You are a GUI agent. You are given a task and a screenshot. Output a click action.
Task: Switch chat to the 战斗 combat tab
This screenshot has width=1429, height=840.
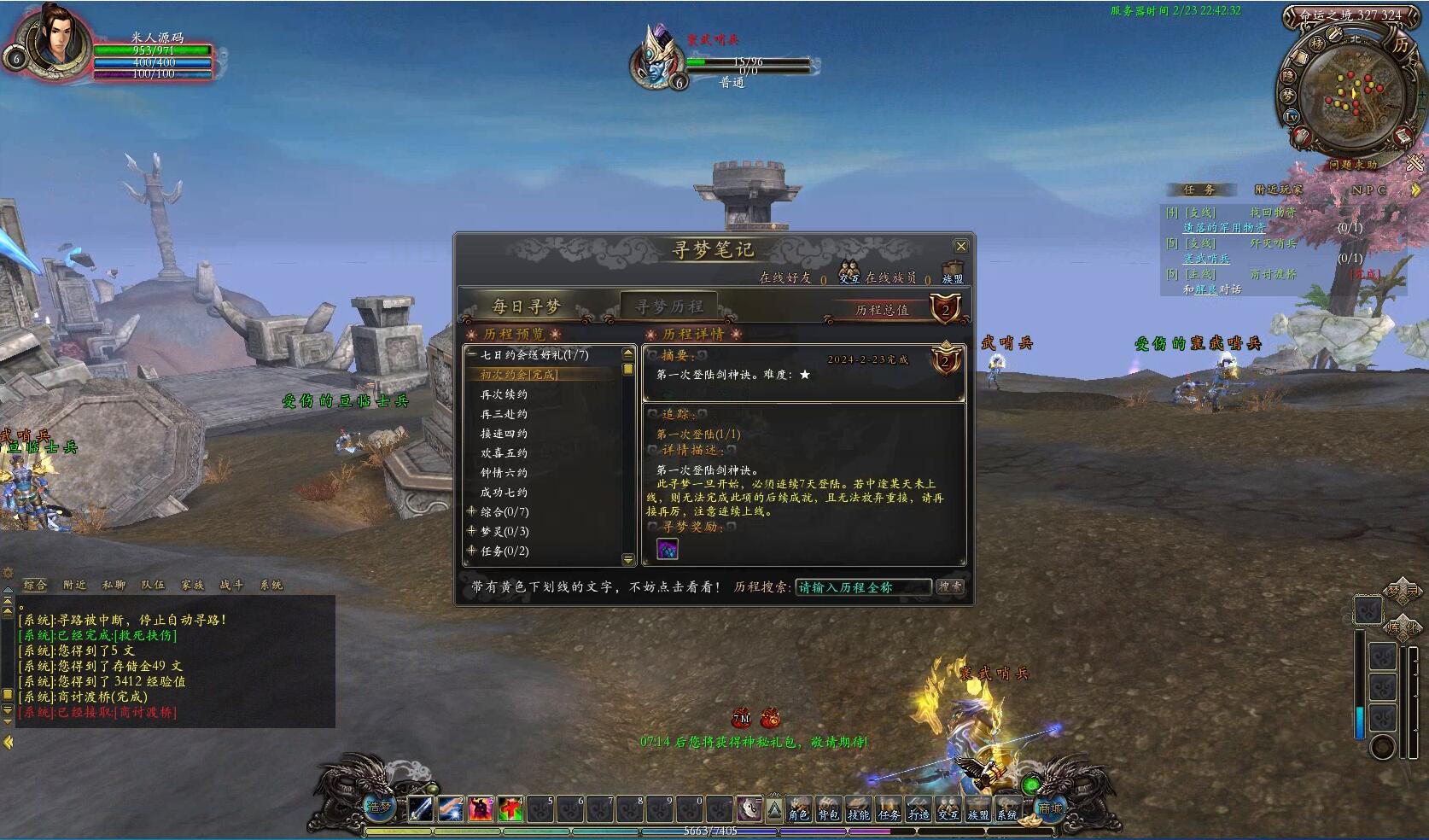click(x=231, y=585)
